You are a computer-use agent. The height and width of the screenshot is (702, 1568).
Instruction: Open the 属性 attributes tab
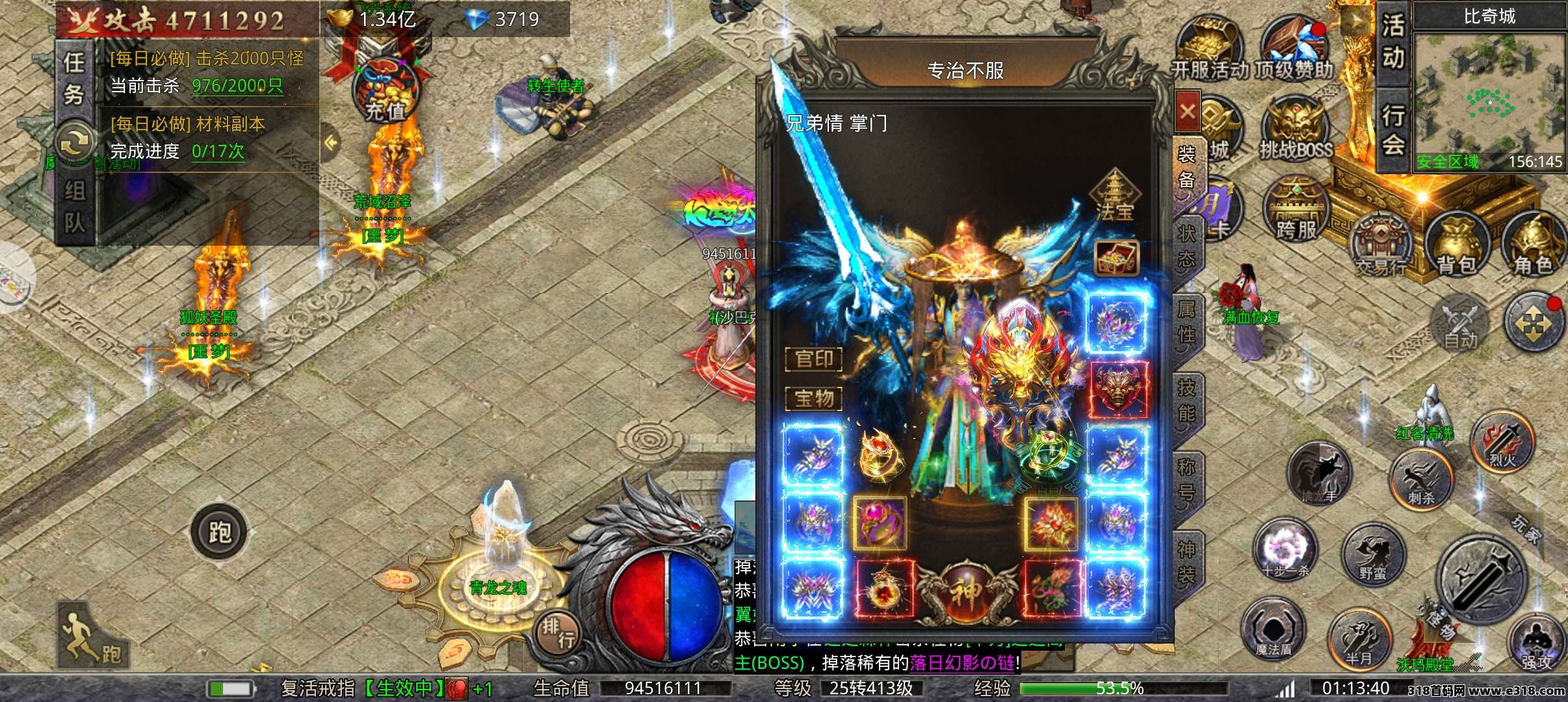[1187, 321]
